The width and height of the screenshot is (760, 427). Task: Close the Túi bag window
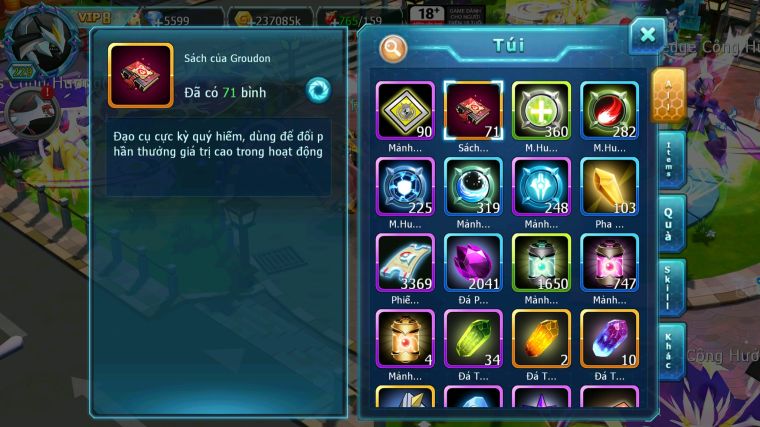647,36
